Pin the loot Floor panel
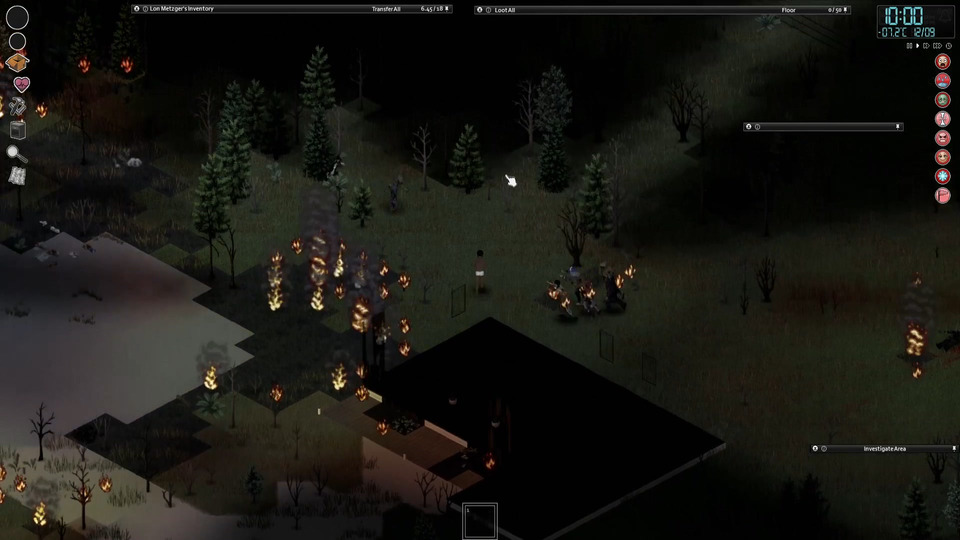Viewport: 960px width, 540px height. (x=846, y=9)
